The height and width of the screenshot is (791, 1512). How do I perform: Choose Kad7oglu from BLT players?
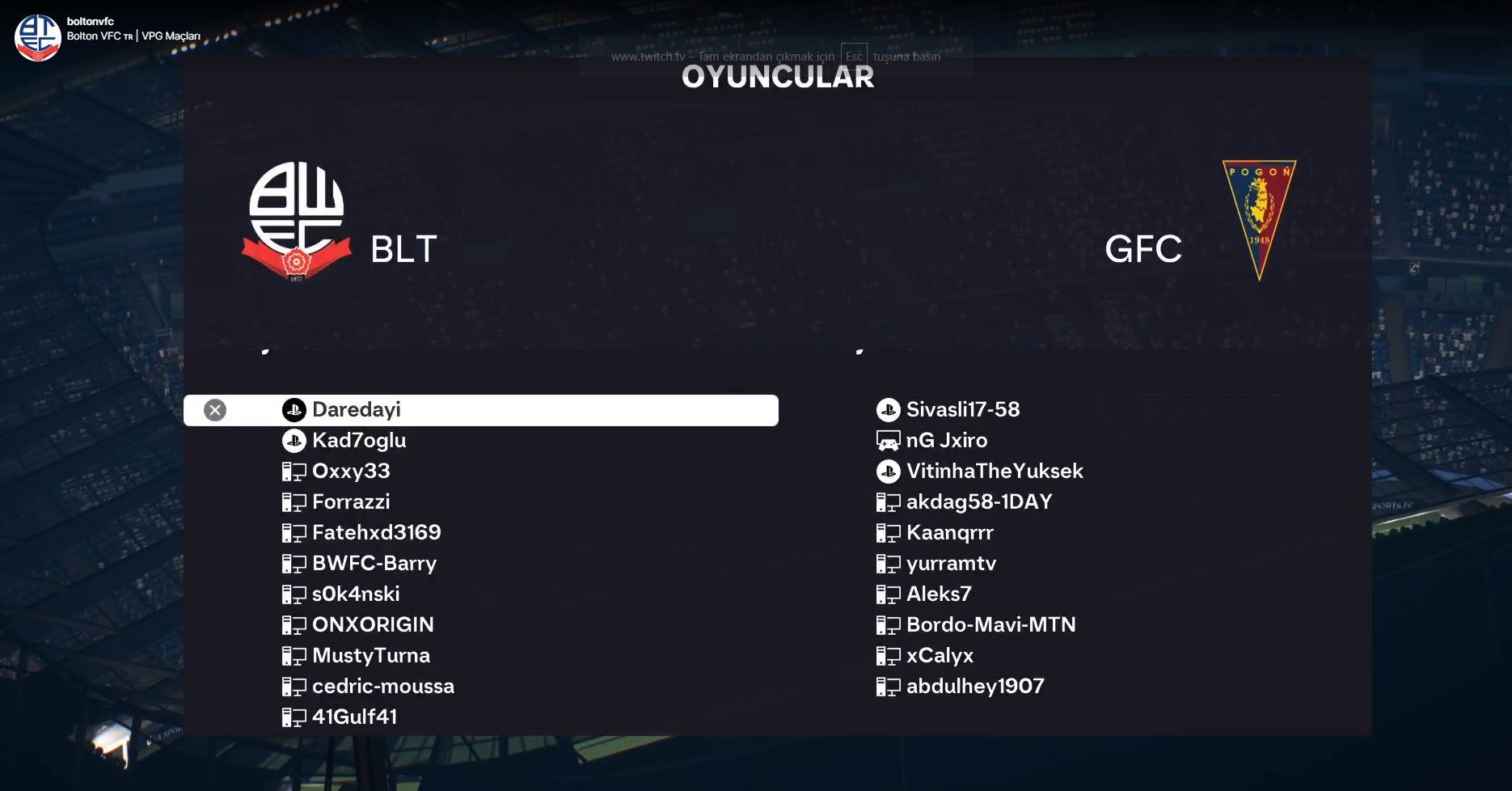click(x=359, y=441)
